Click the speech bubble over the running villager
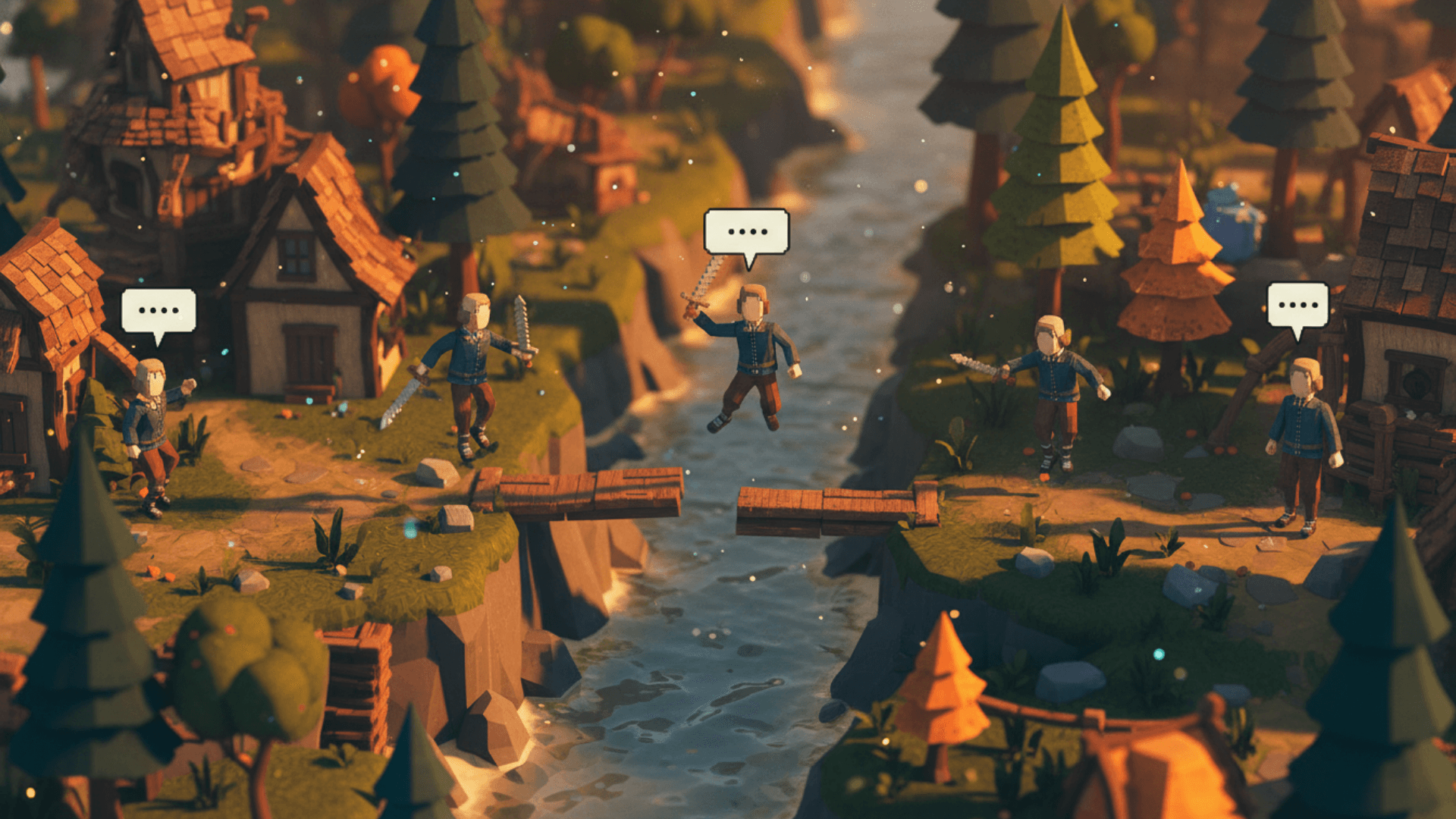The image size is (1456, 819). (158, 311)
